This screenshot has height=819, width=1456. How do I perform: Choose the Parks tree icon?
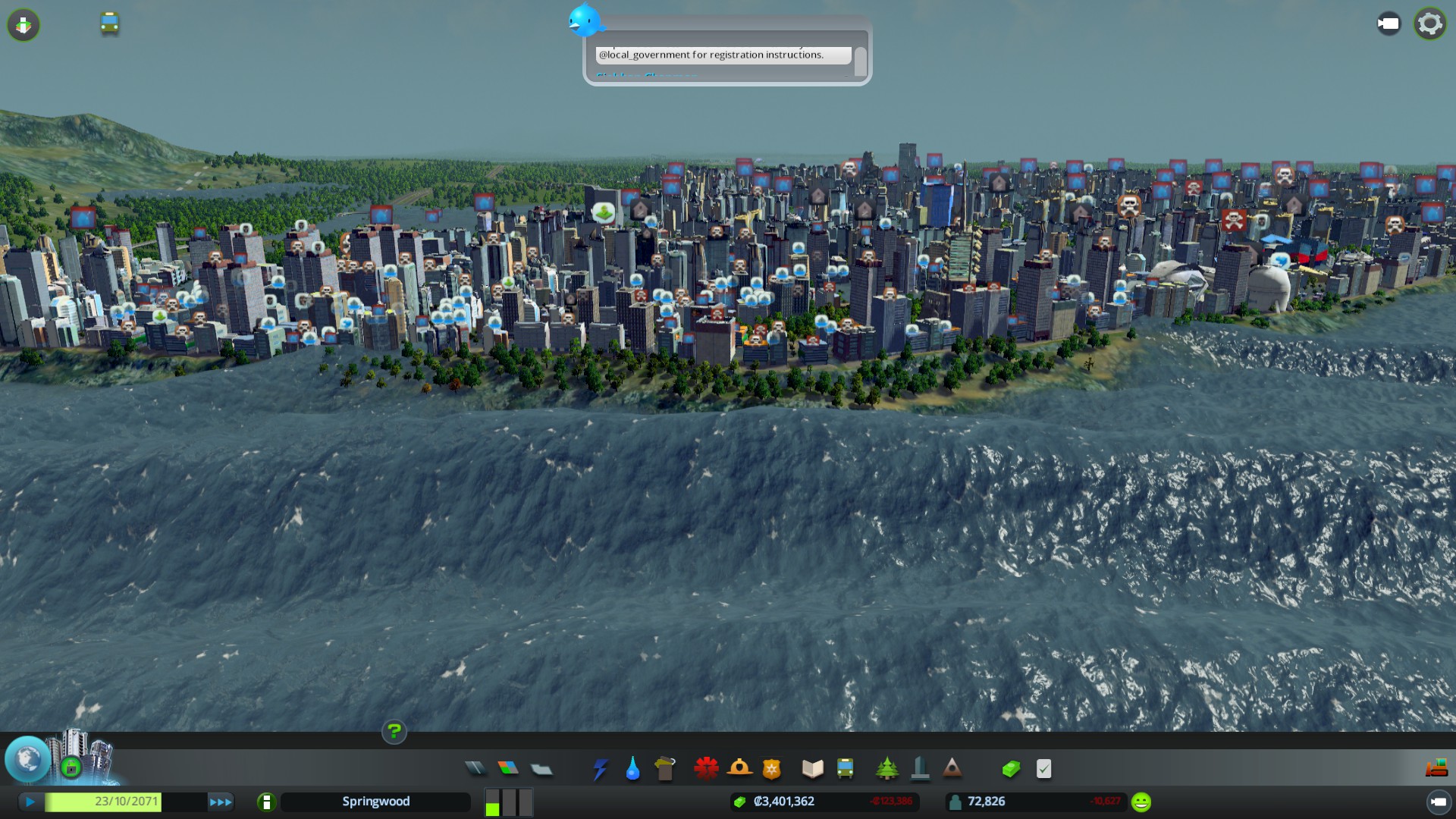click(x=886, y=769)
